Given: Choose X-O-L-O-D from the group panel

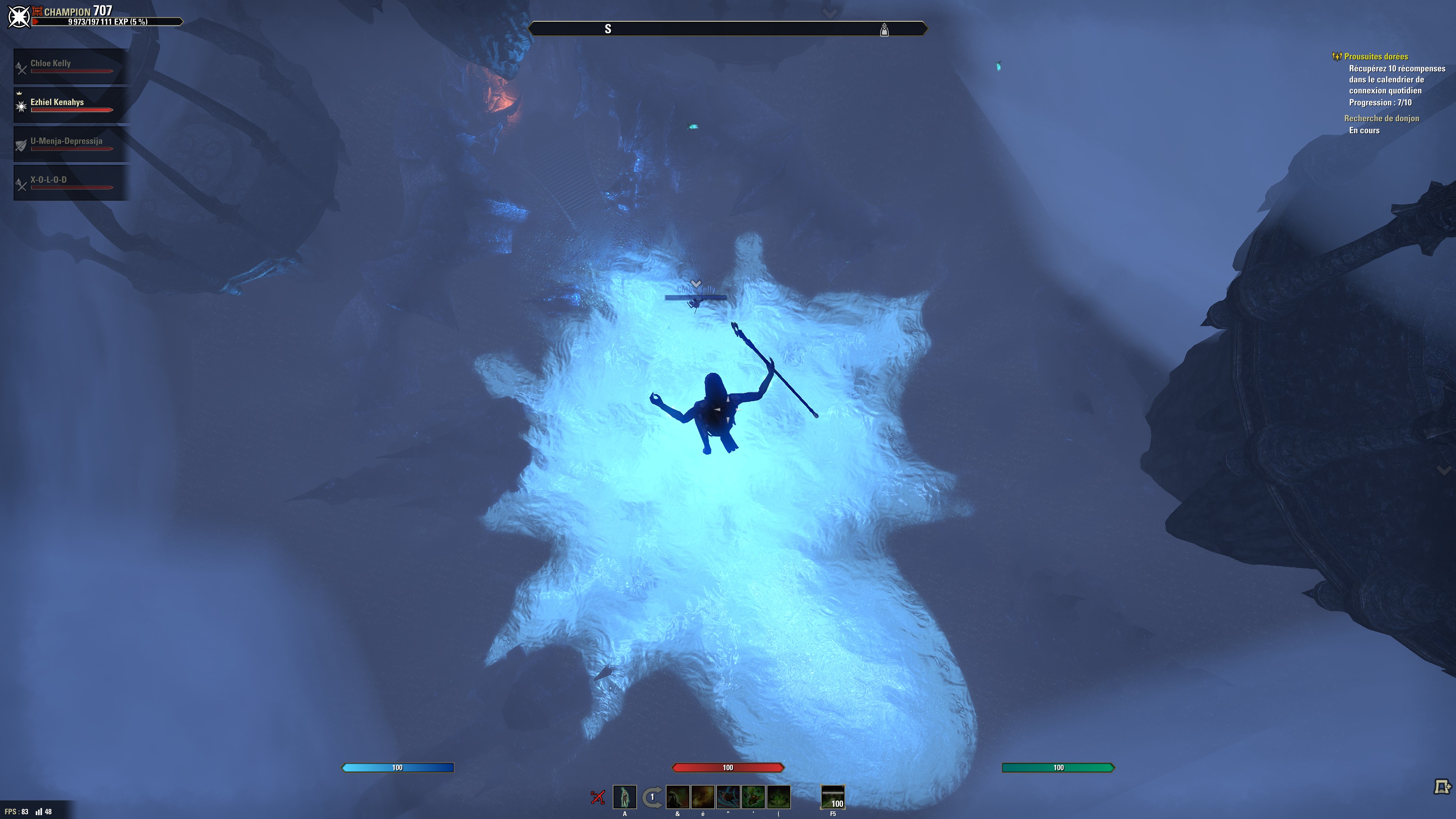Looking at the screenshot, I should (71, 182).
